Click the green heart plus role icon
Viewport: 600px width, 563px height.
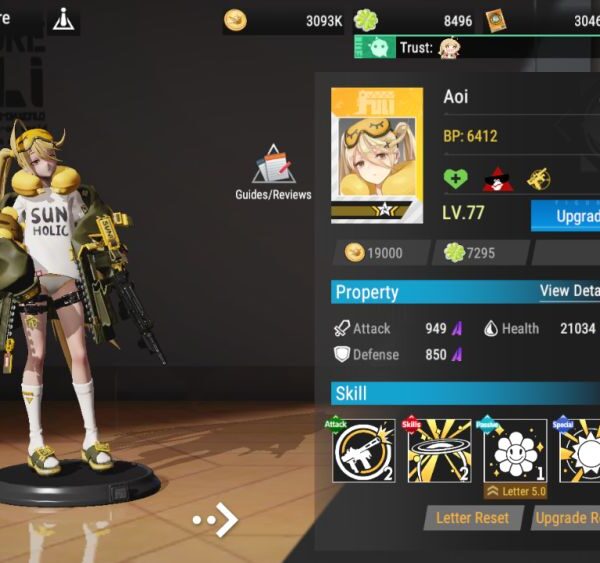[x=456, y=178]
